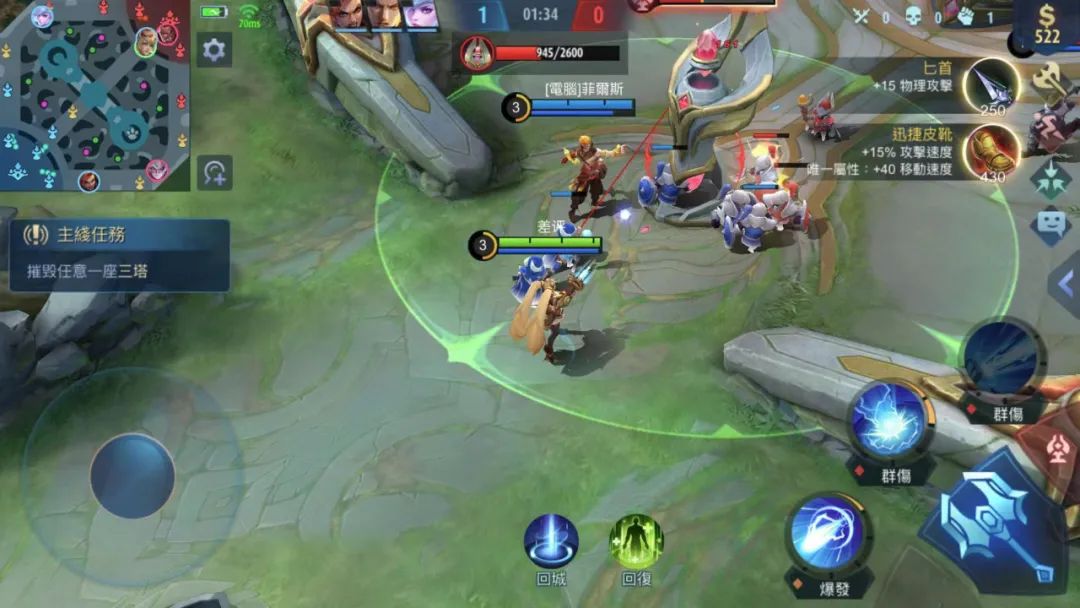Cast the dark upper 群傷 ultimate skill
Screen dimensions: 1080x608
pyautogui.click(x=1002, y=357)
